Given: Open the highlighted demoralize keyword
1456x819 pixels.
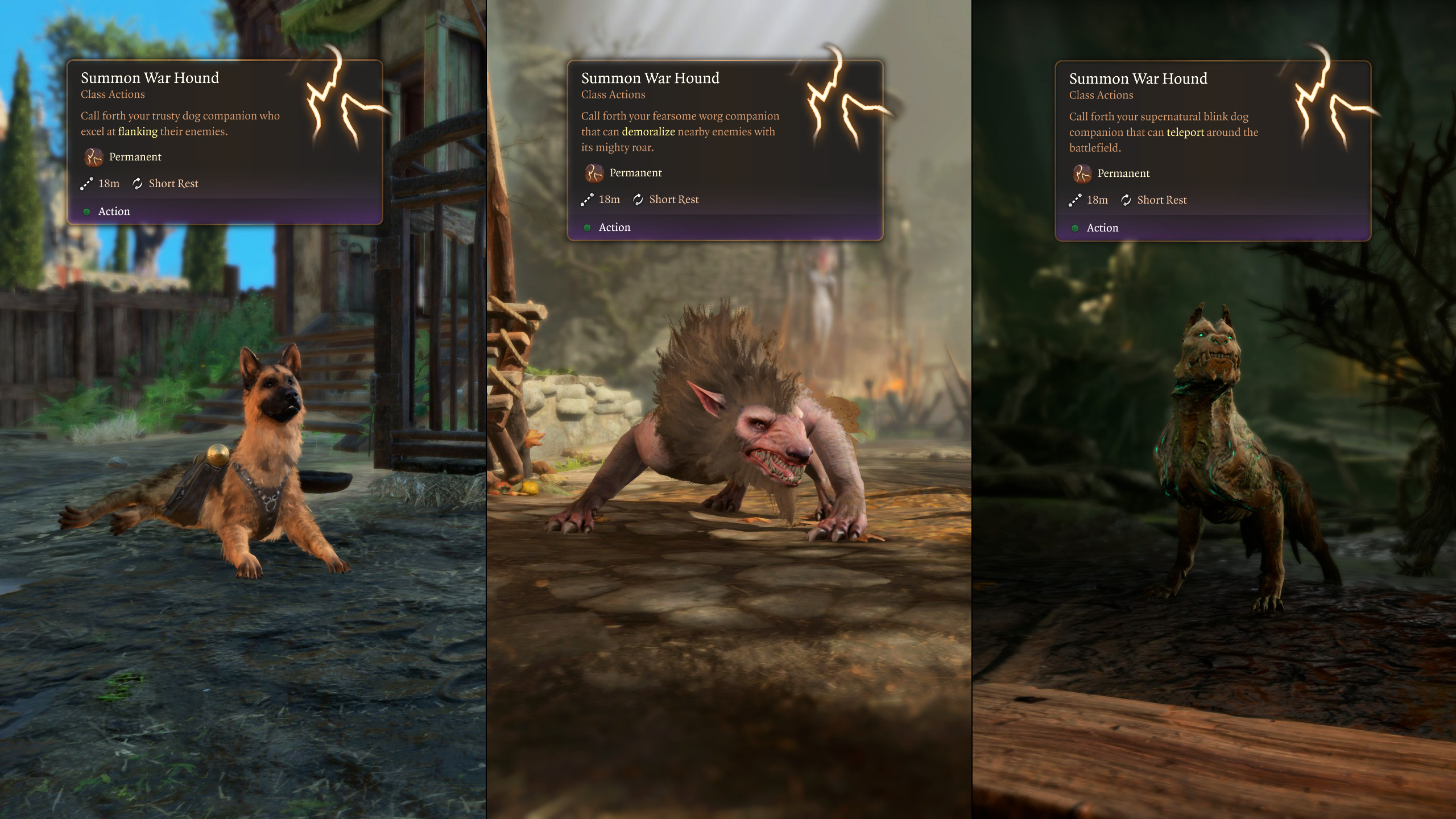Looking at the screenshot, I should tap(648, 131).
